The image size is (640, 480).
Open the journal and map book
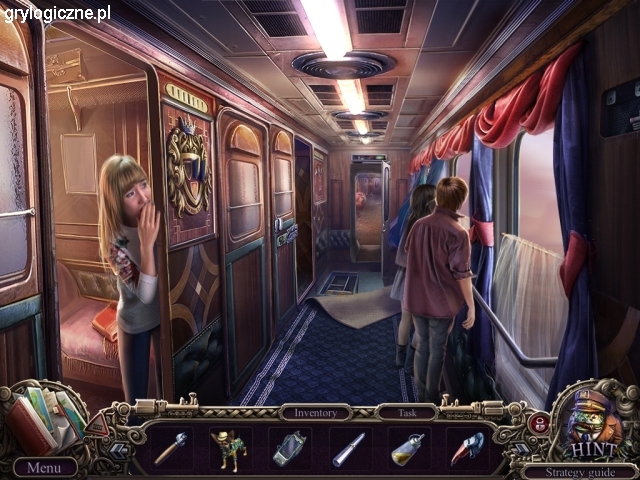coord(48,417)
